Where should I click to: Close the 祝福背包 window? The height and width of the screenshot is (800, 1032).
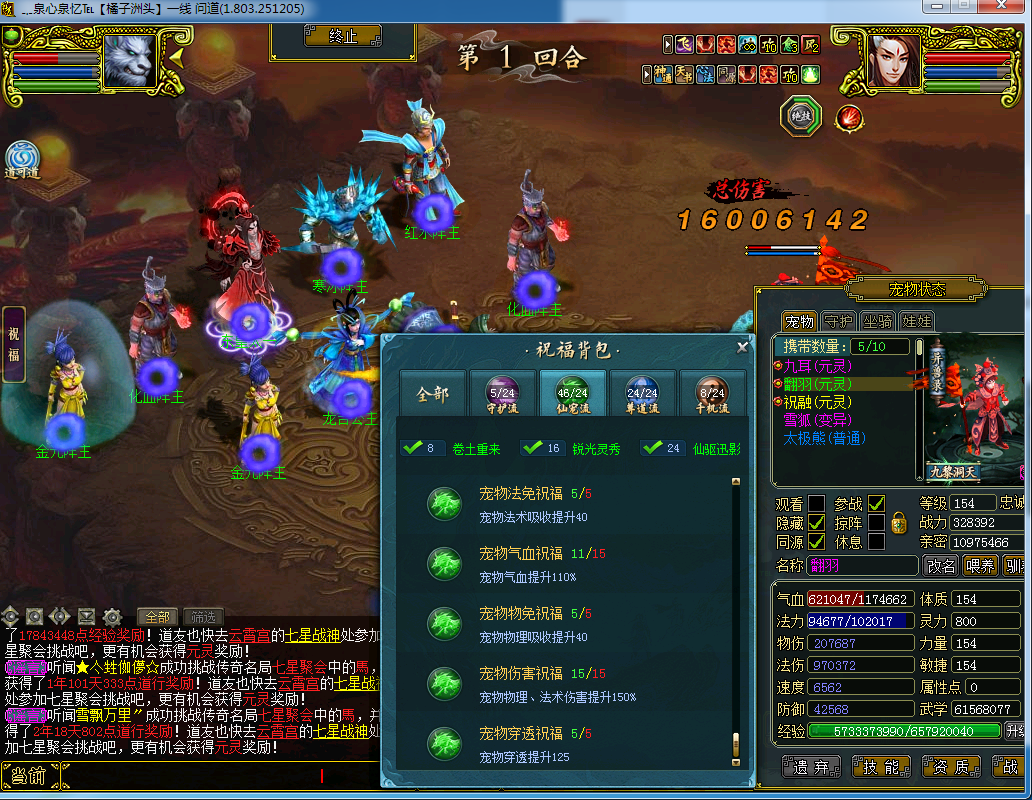(742, 347)
